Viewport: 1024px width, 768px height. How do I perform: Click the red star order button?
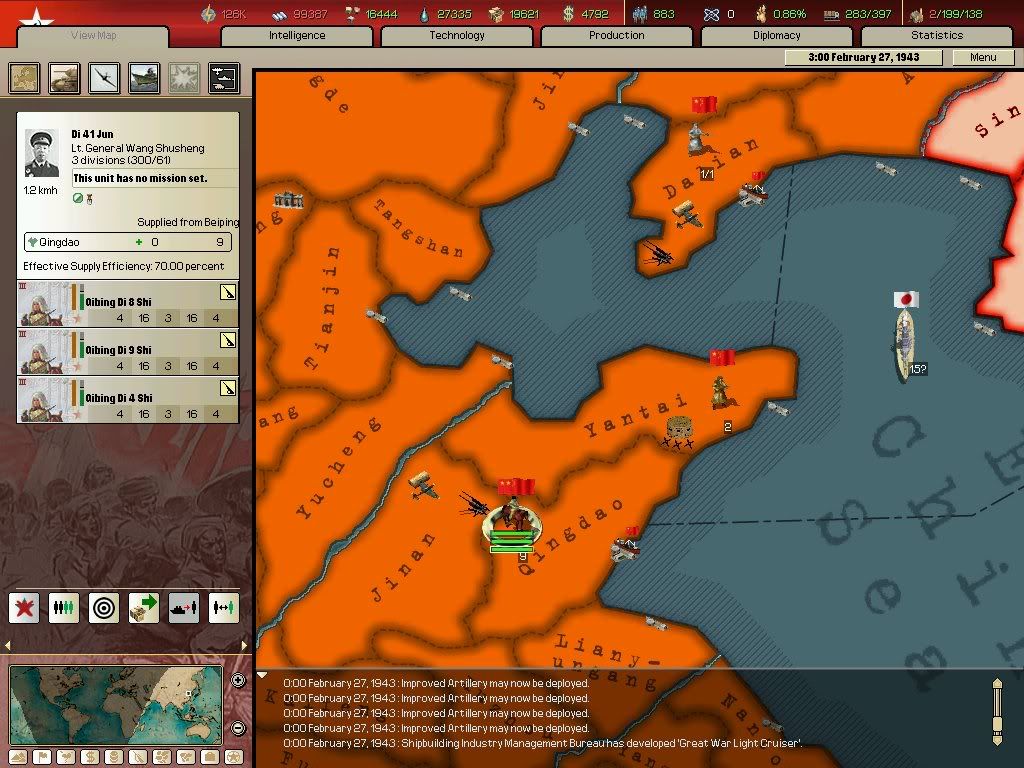(25, 607)
